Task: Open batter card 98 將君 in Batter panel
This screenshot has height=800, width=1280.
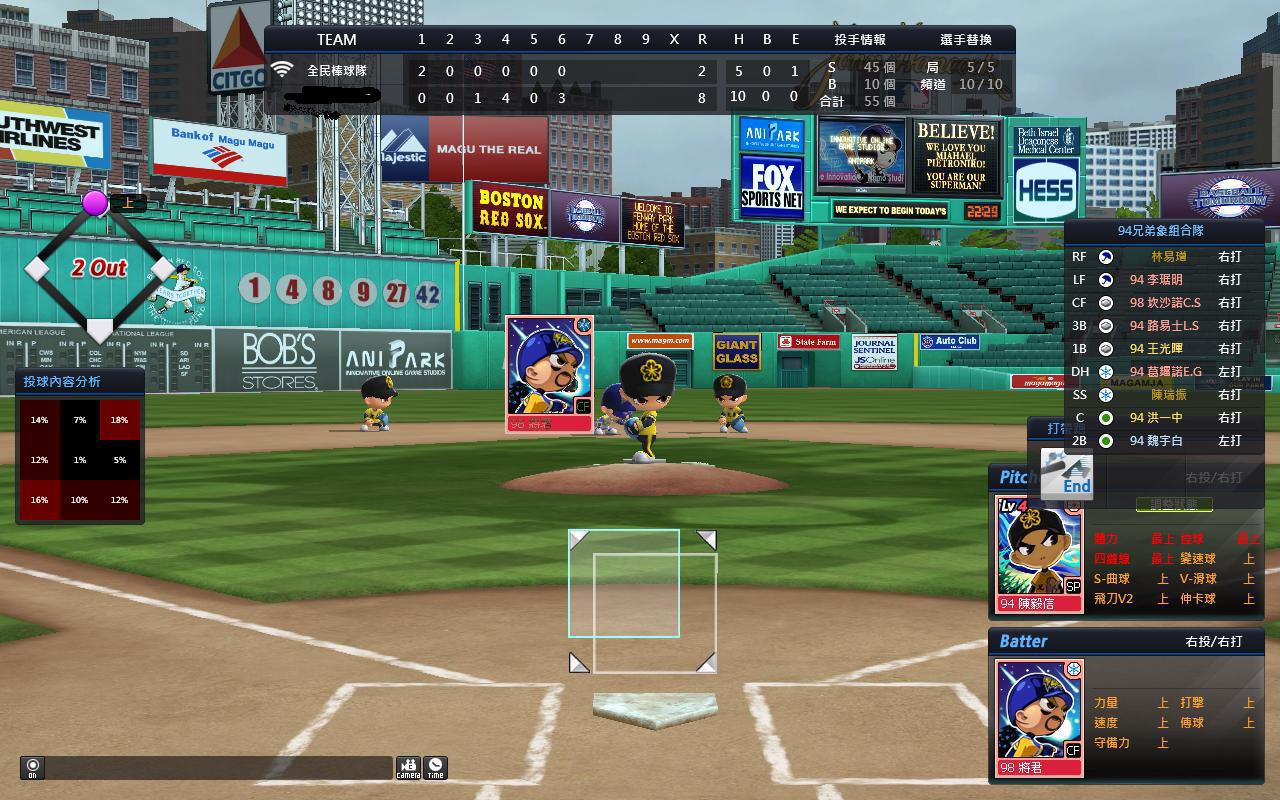Action: tap(1040, 717)
